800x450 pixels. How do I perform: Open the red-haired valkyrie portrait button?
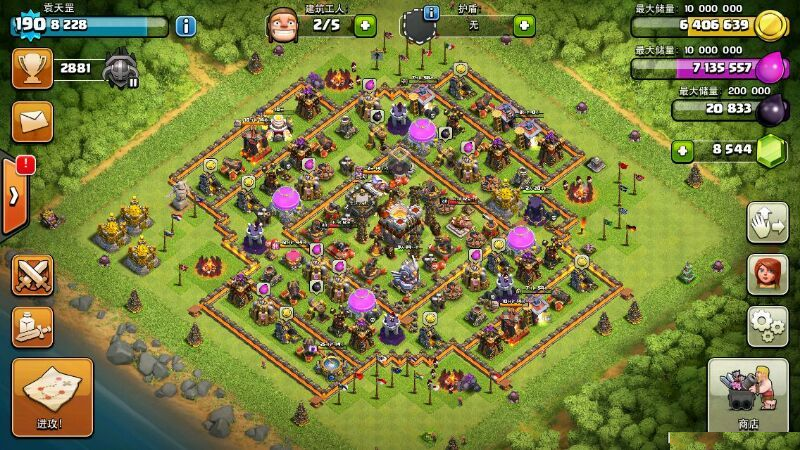[767, 274]
